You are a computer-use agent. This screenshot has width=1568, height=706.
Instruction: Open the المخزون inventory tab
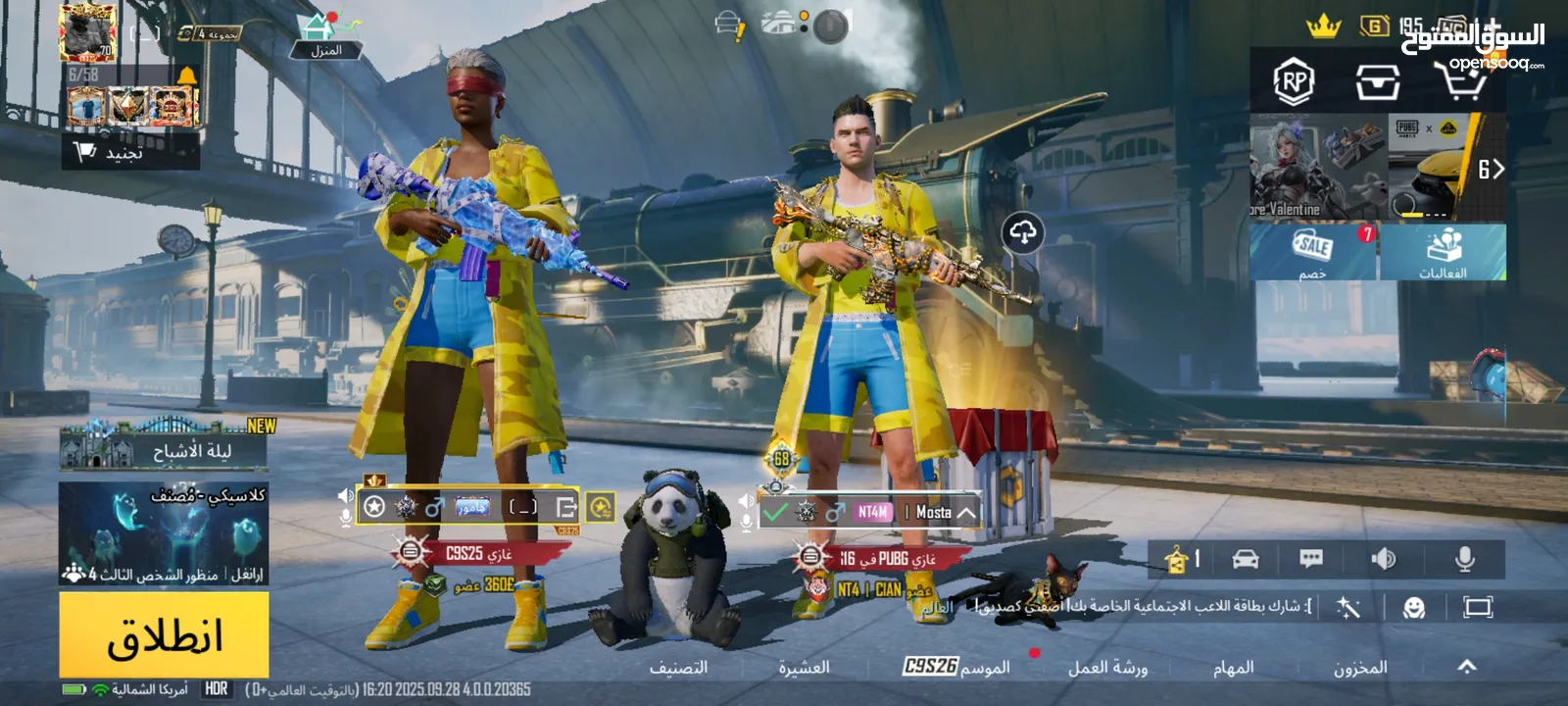(x=1360, y=668)
